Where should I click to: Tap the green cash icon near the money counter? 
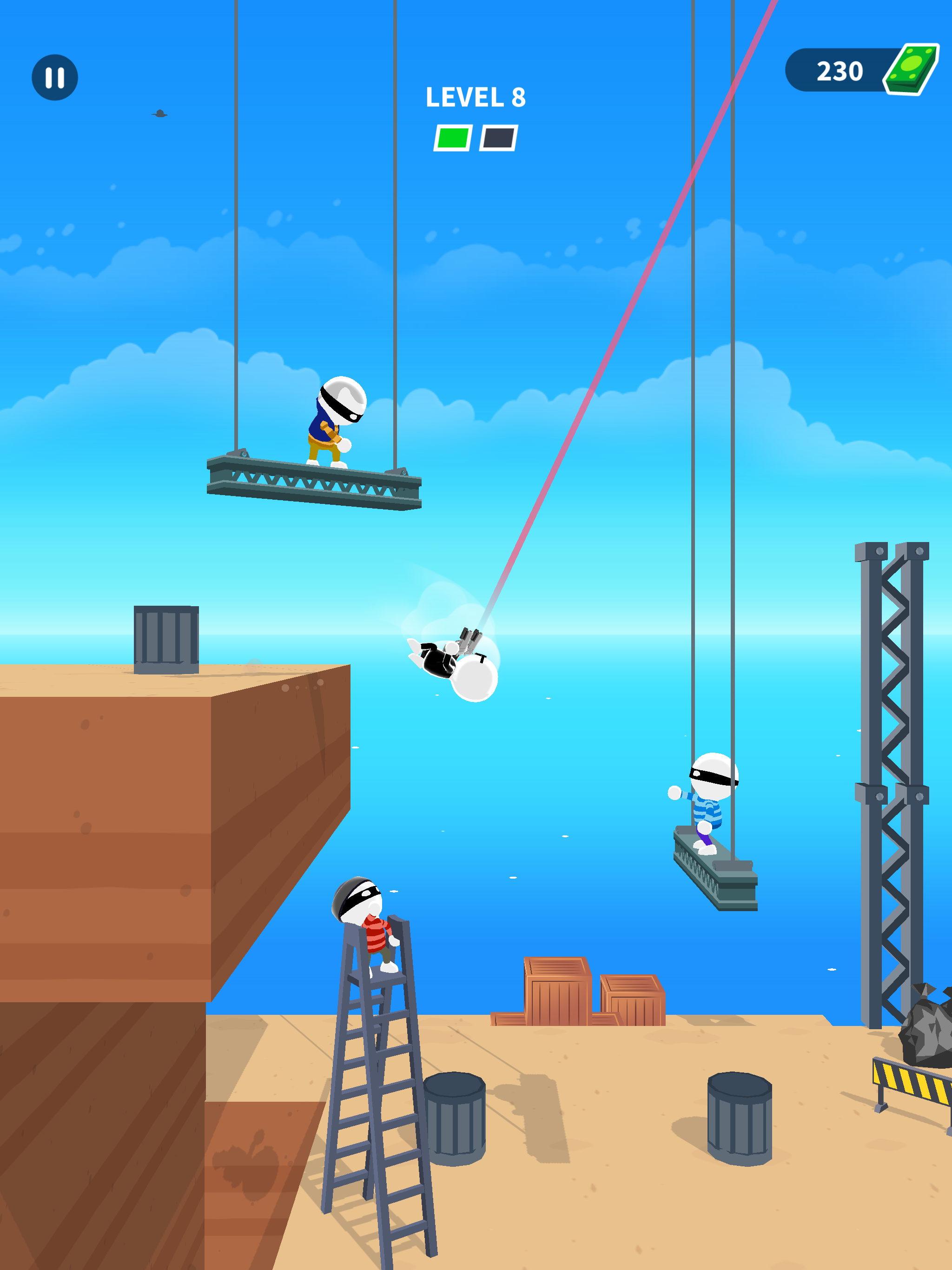pos(912,70)
